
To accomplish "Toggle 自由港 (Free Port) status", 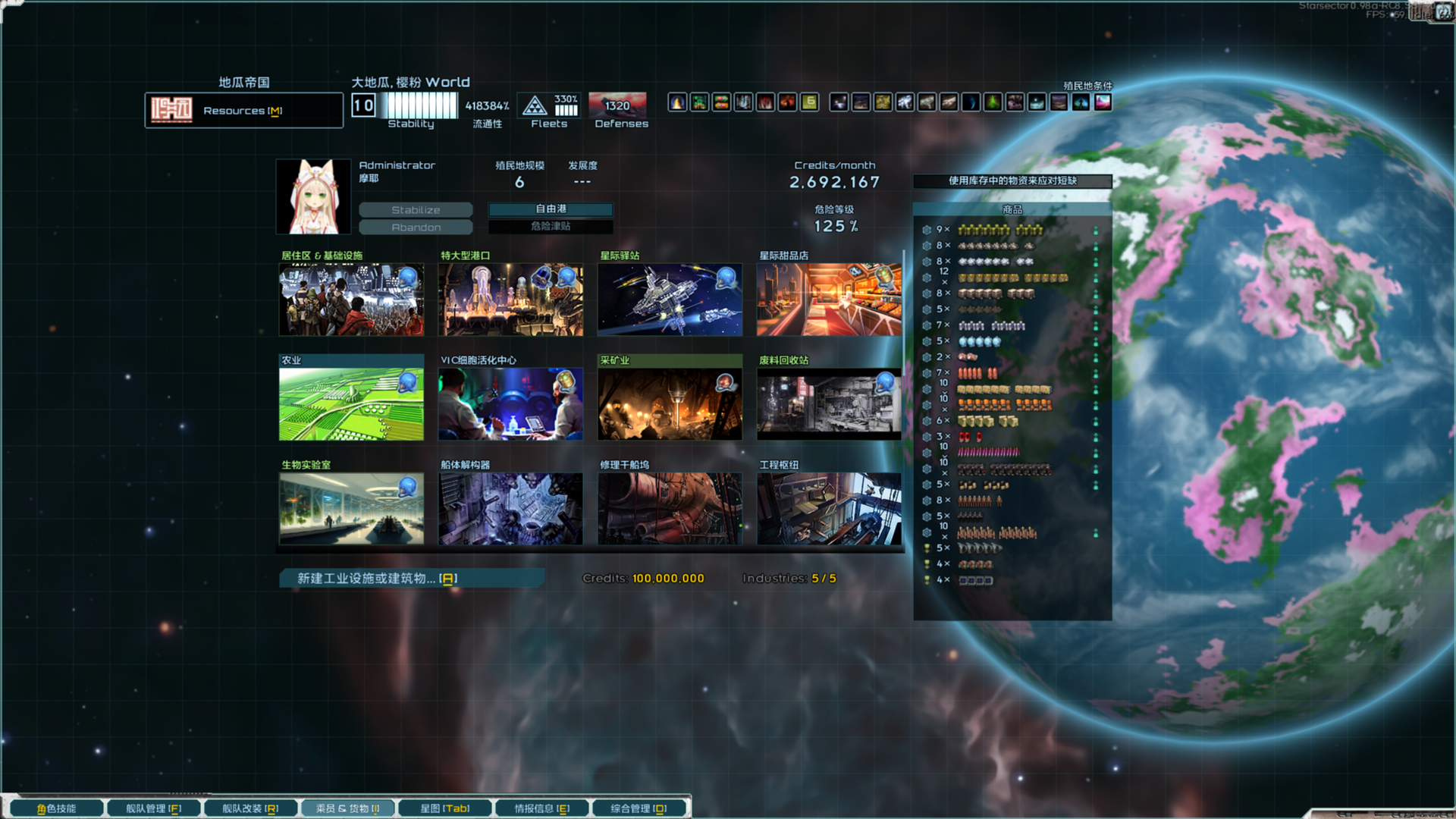I will (551, 209).
